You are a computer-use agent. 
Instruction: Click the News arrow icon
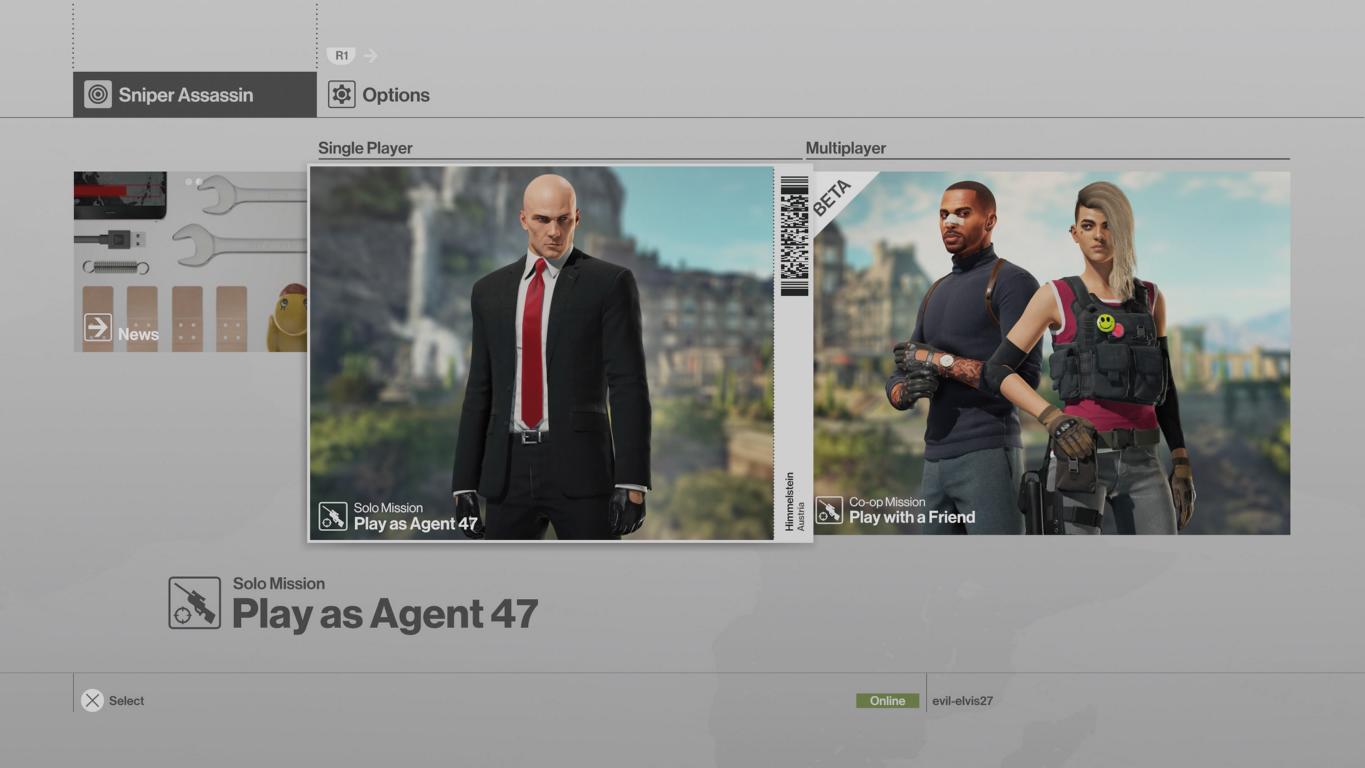tap(96, 327)
